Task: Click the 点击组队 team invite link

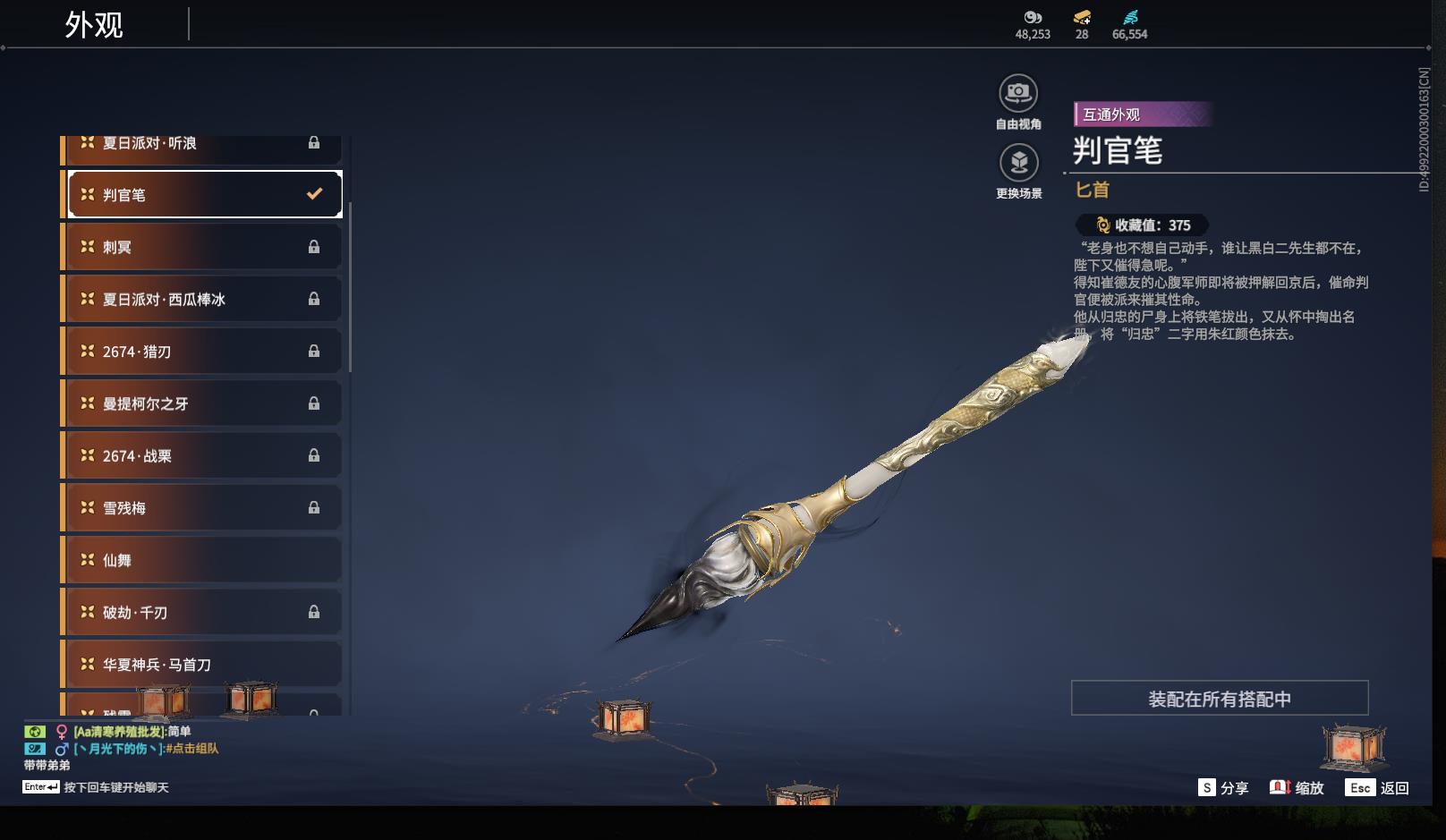Action: (x=191, y=749)
